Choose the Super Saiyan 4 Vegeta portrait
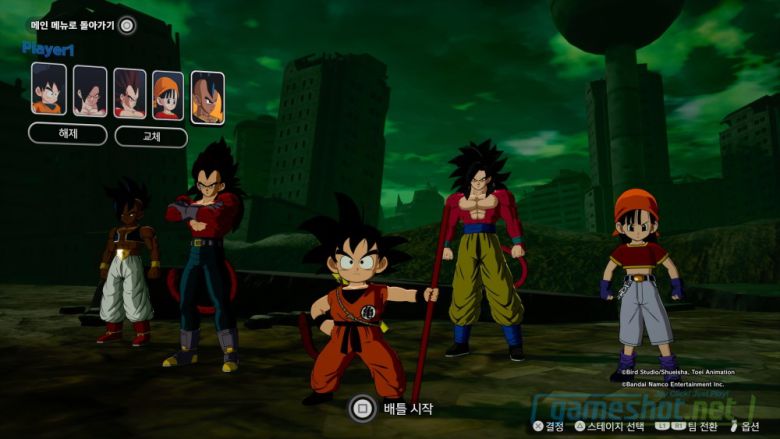The image size is (780, 439). (x=130, y=94)
